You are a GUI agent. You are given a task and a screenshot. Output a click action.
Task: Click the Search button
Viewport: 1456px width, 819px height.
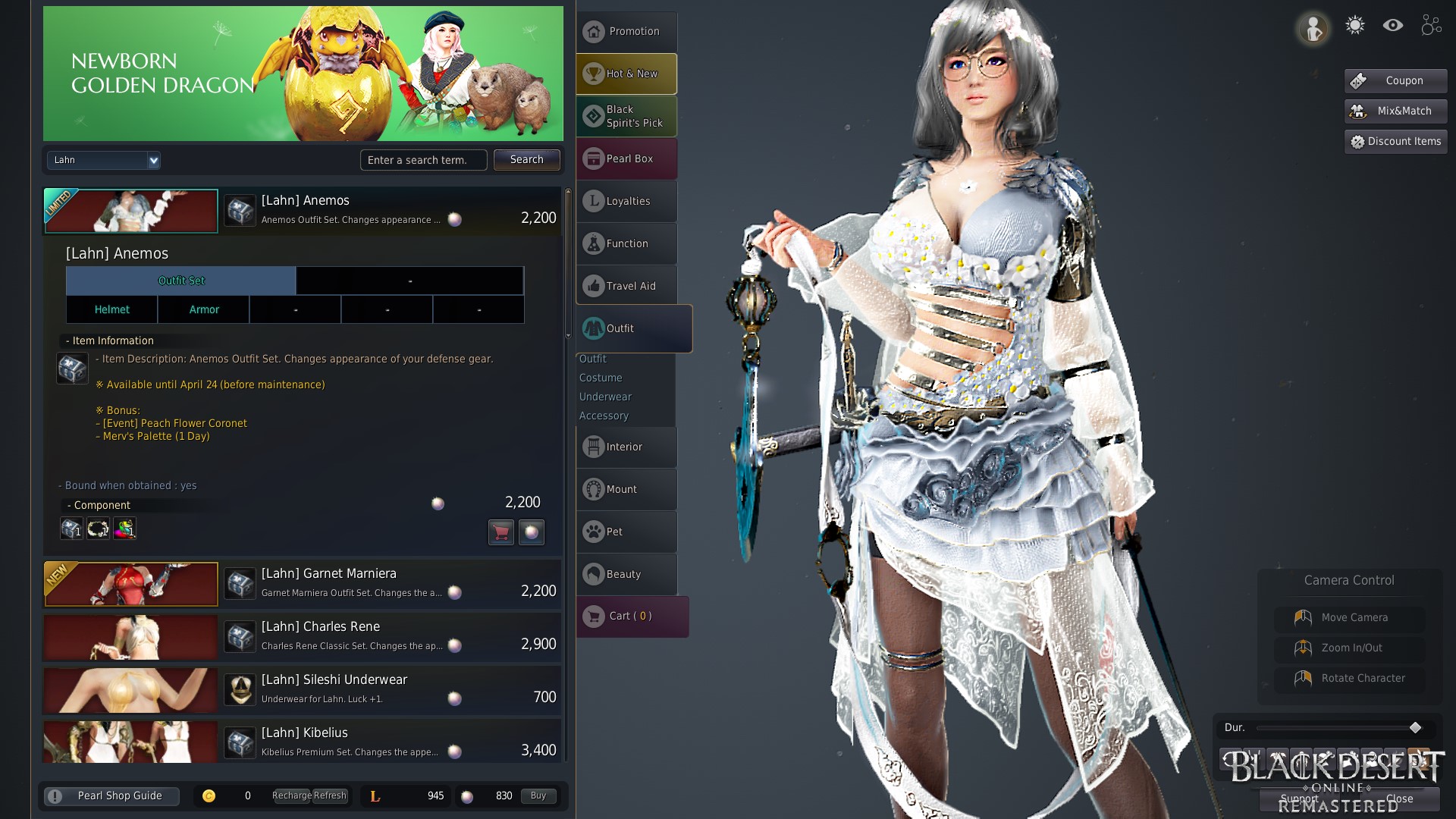pyautogui.click(x=526, y=160)
